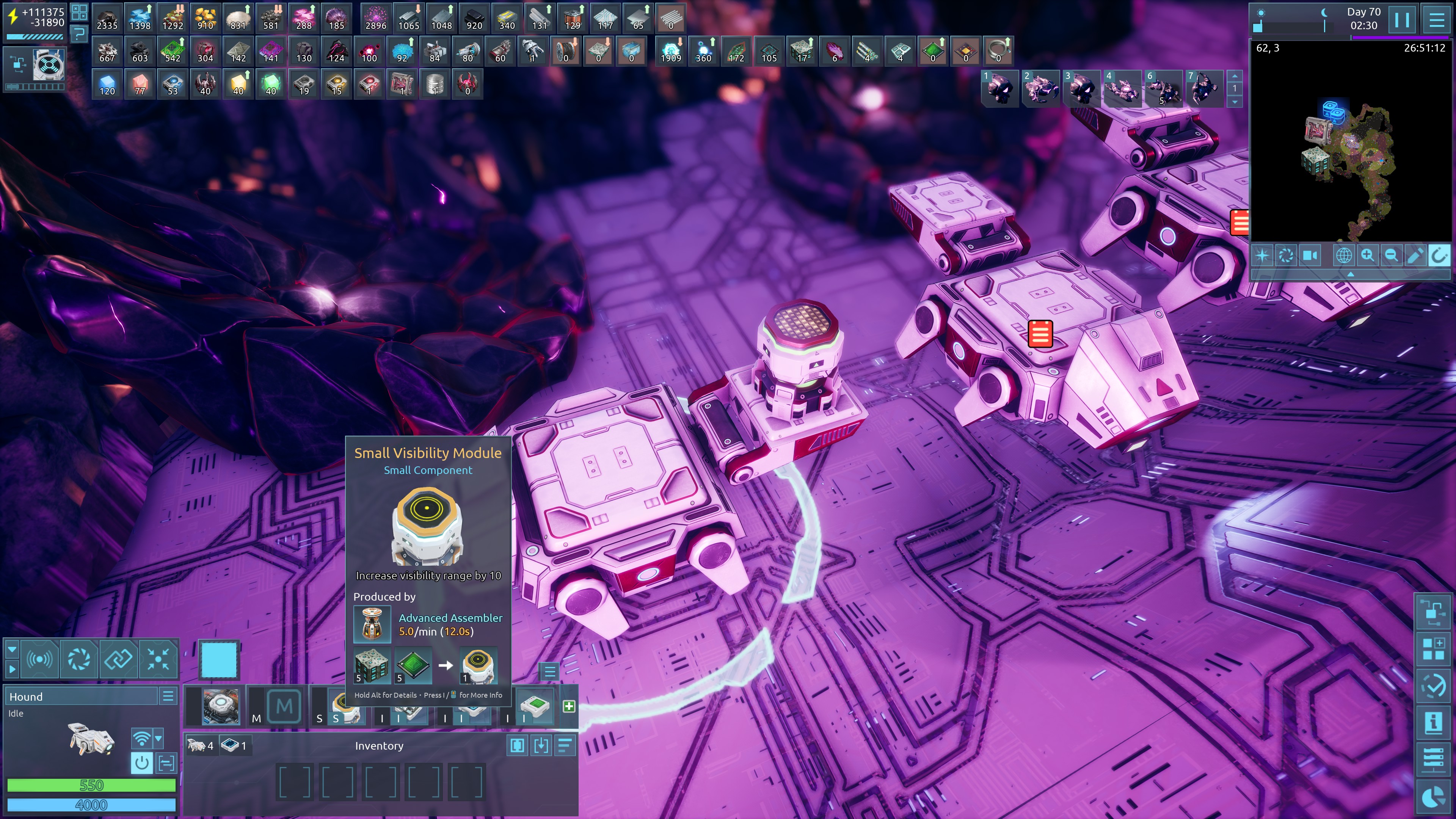Open the wifi signal dropdown arrow
1456x819 pixels.
pos(158,738)
